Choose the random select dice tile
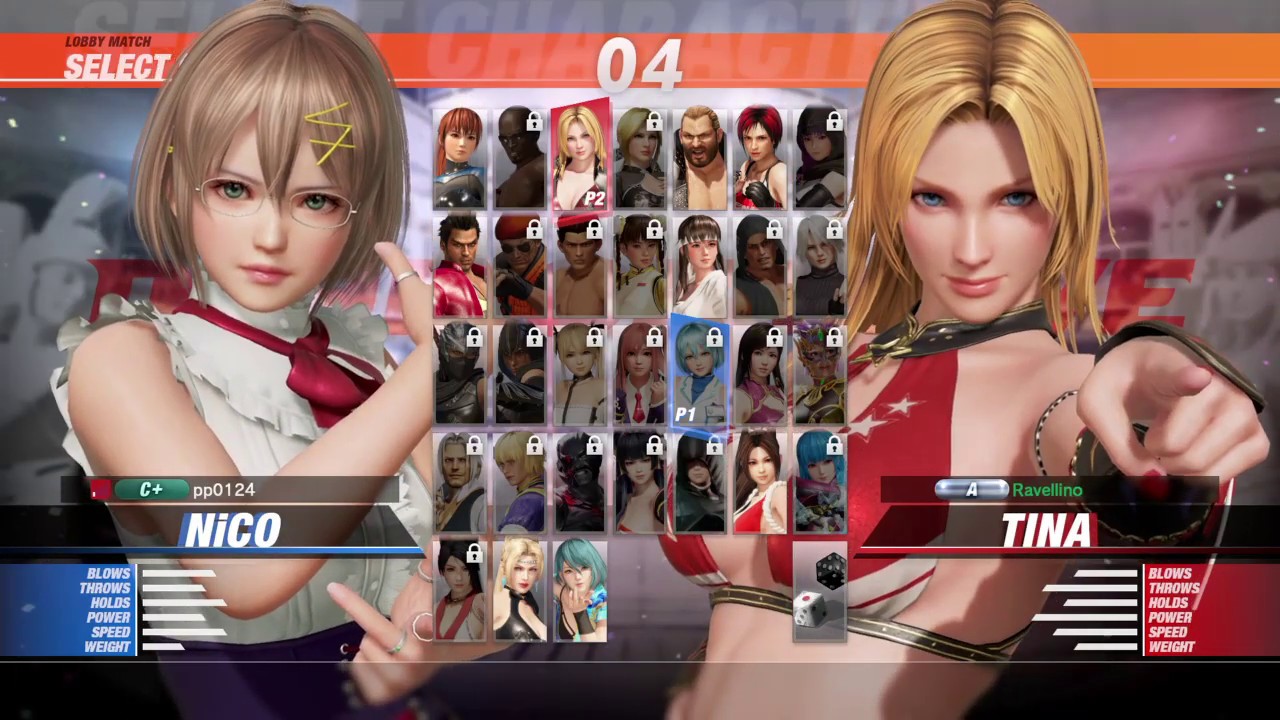This screenshot has height=720, width=1280. pos(820,590)
